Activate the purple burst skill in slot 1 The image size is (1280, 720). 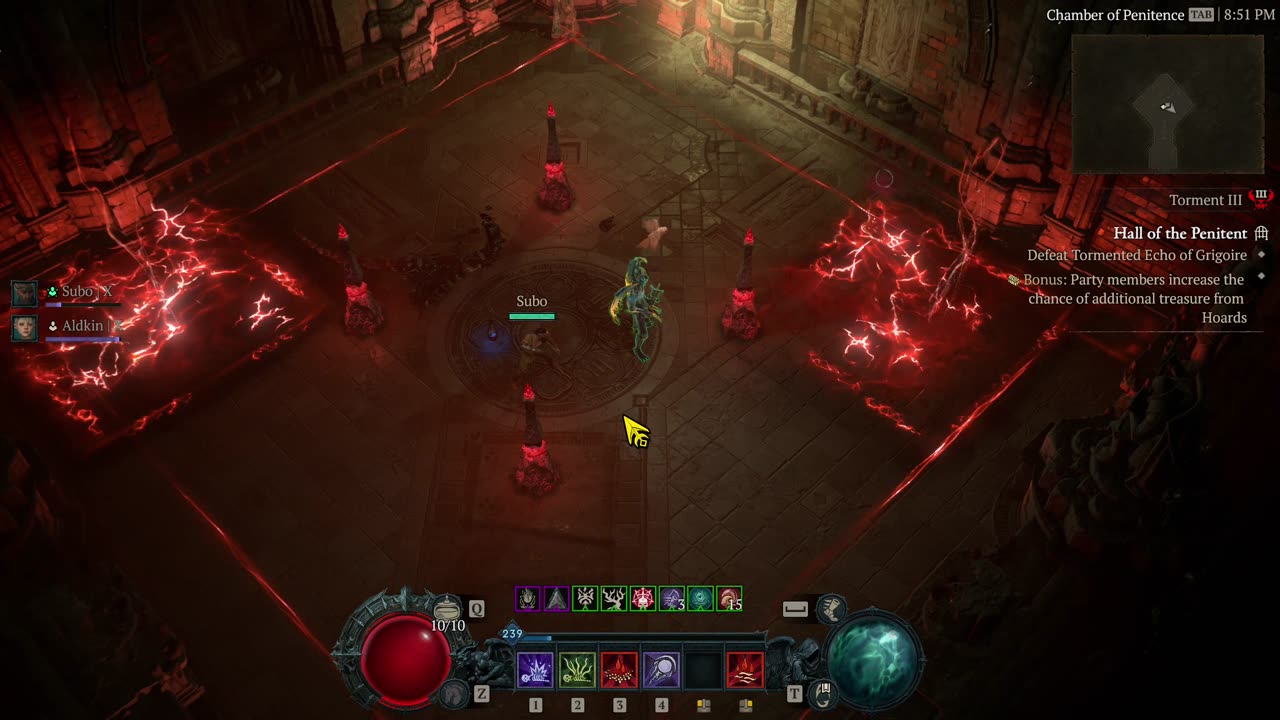coord(535,670)
